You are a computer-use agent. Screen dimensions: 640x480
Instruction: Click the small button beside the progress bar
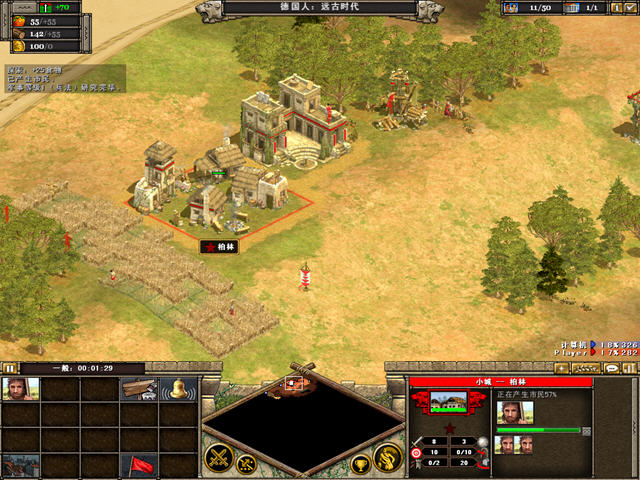[587, 431]
